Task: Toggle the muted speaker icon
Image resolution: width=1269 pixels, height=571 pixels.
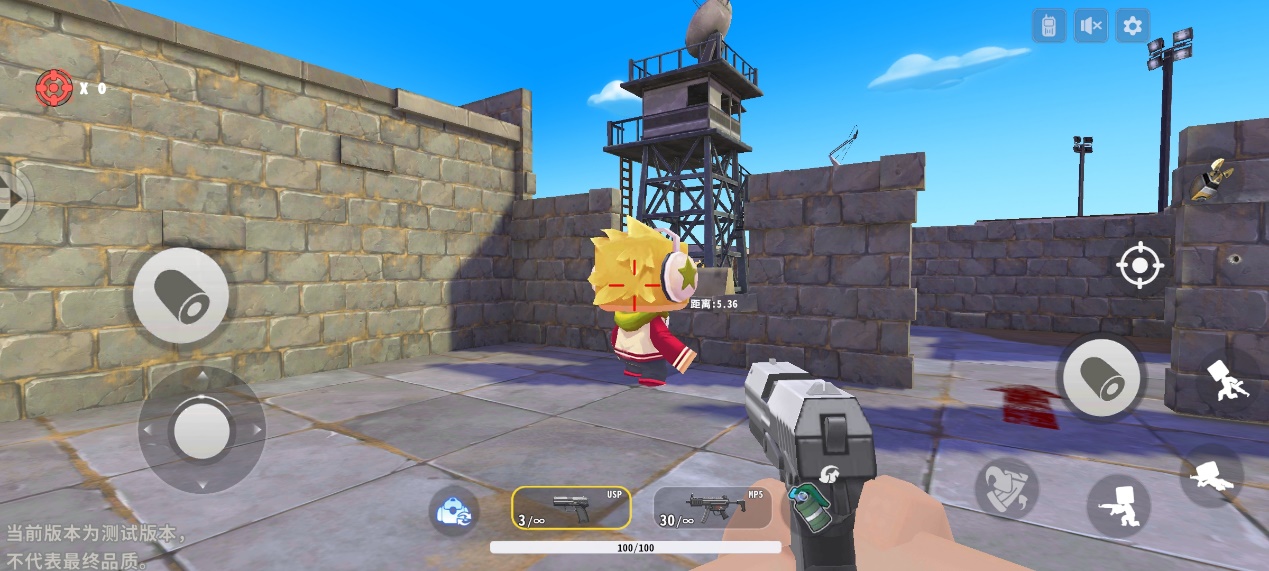Action: click(1091, 26)
